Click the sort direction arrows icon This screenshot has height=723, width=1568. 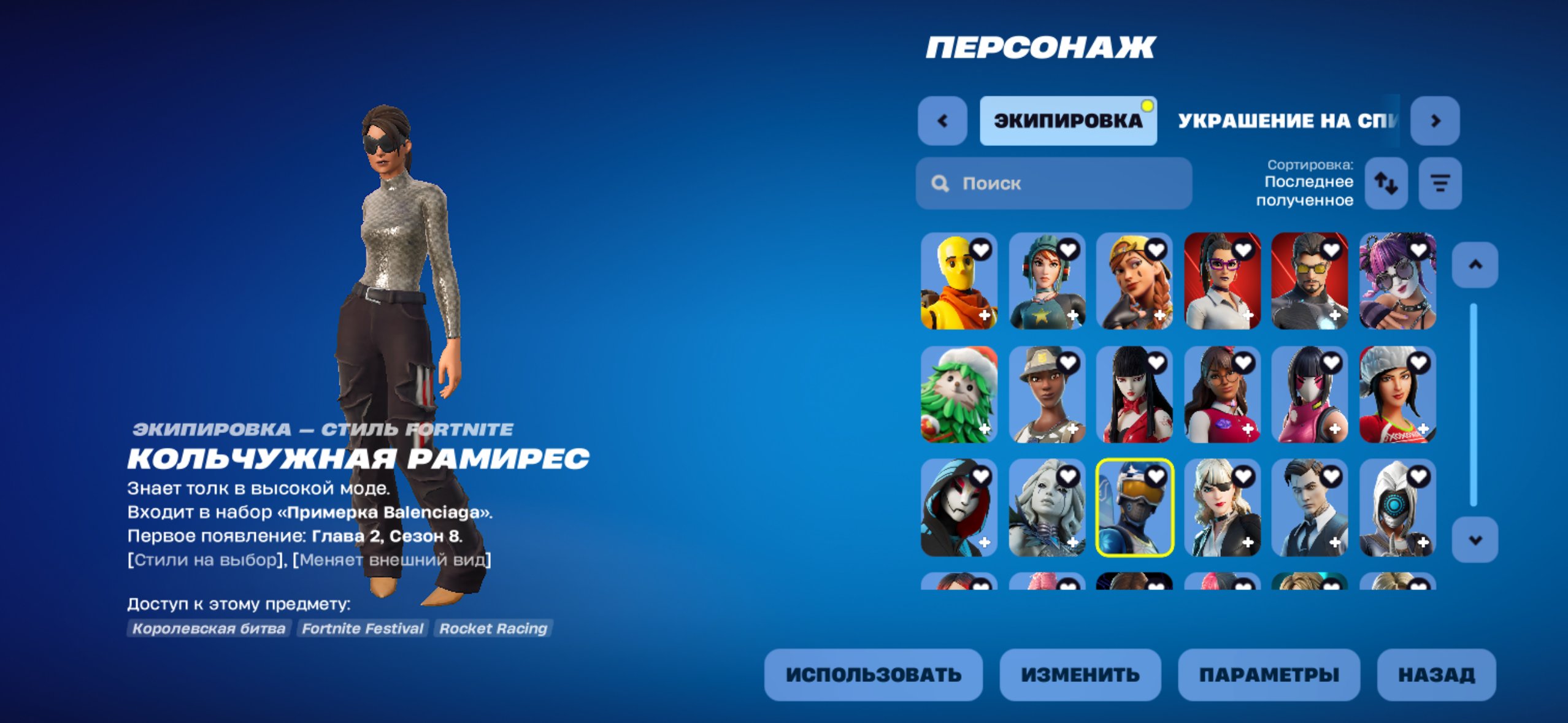[1387, 183]
